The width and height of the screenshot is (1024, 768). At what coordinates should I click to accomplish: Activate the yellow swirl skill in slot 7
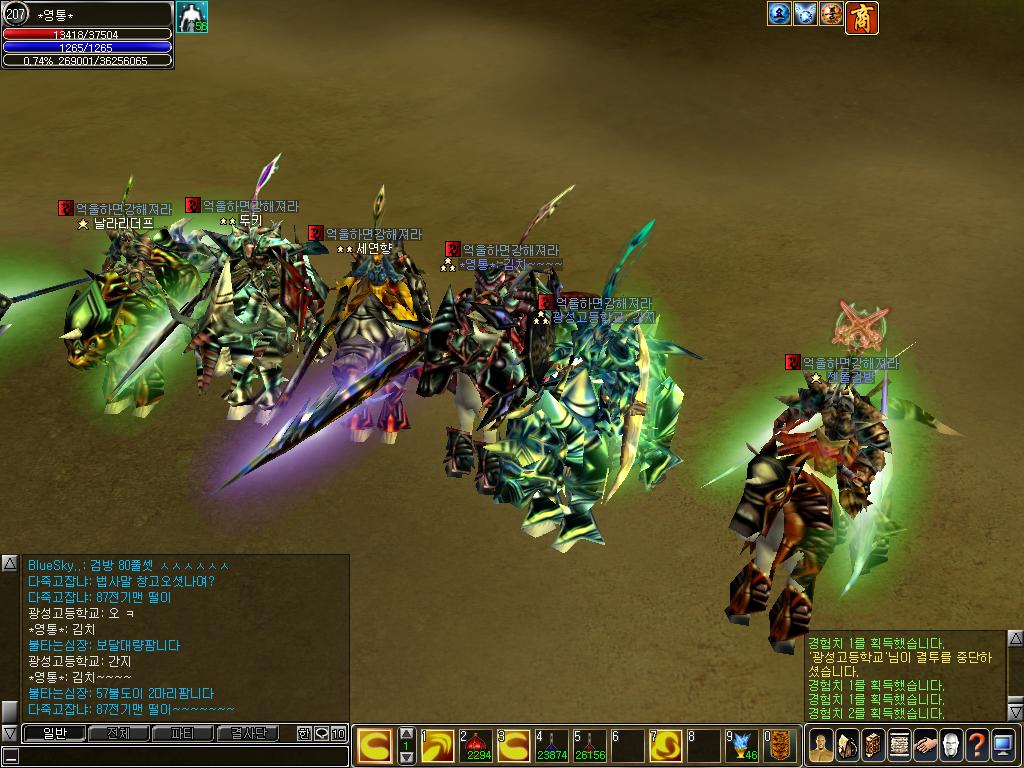667,745
